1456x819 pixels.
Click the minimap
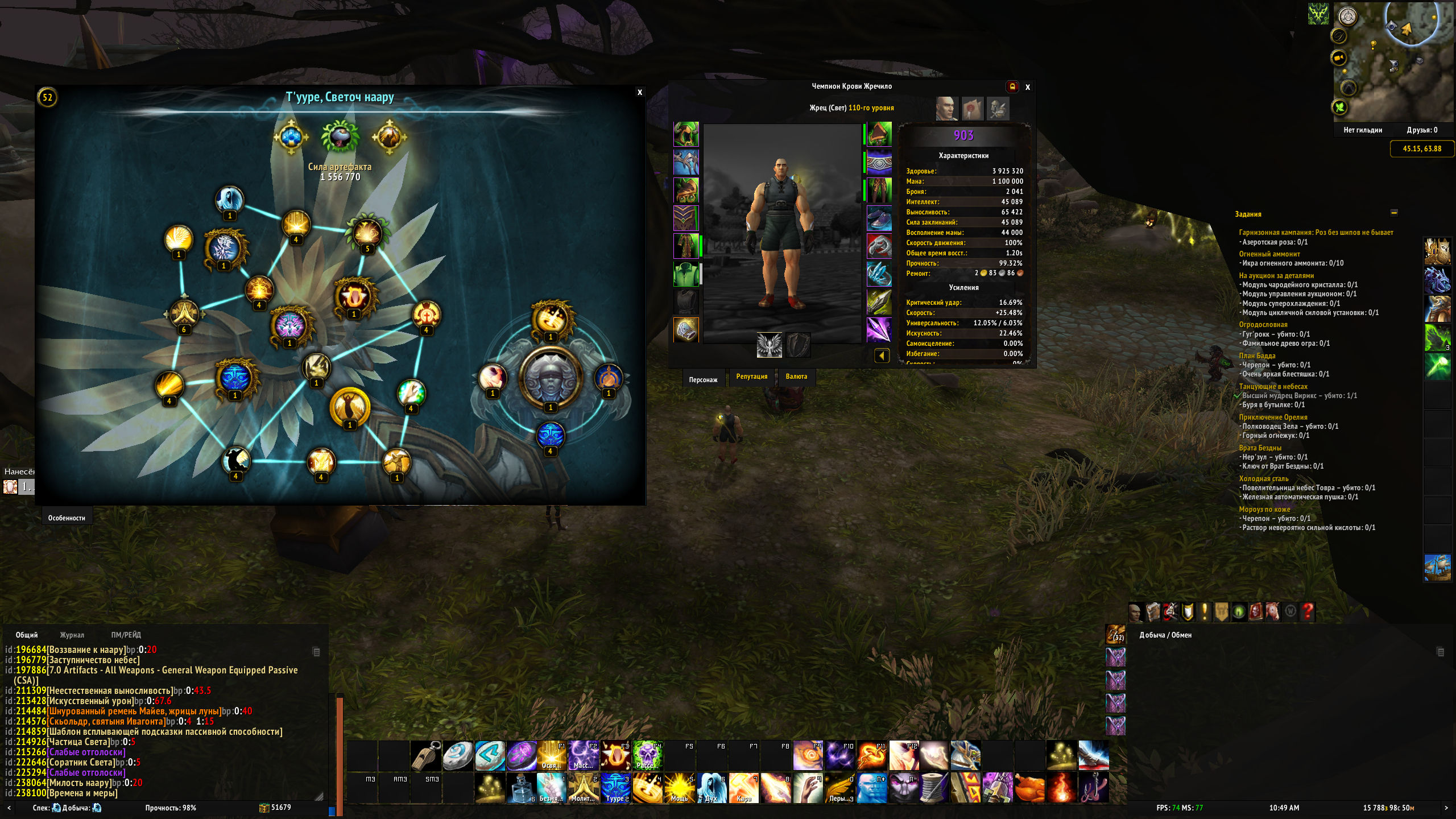click(x=1393, y=63)
